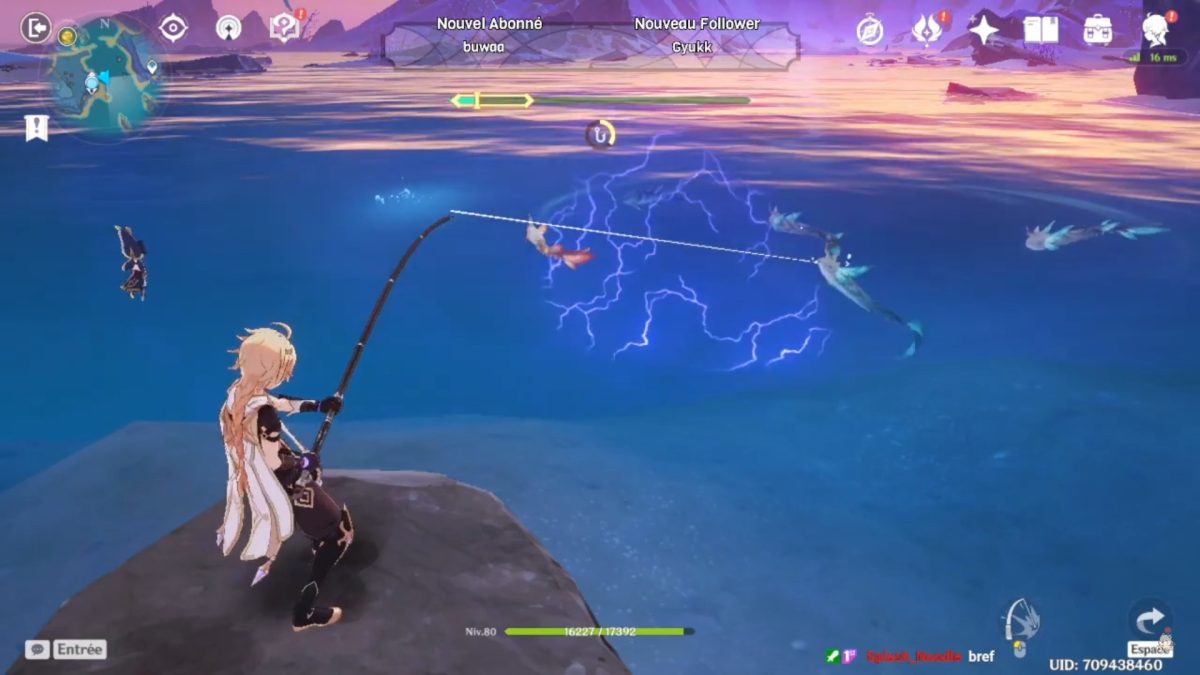Click the quest banner exclamation icon
Image resolution: width=1200 pixels, height=675 pixels.
point(37,127)
